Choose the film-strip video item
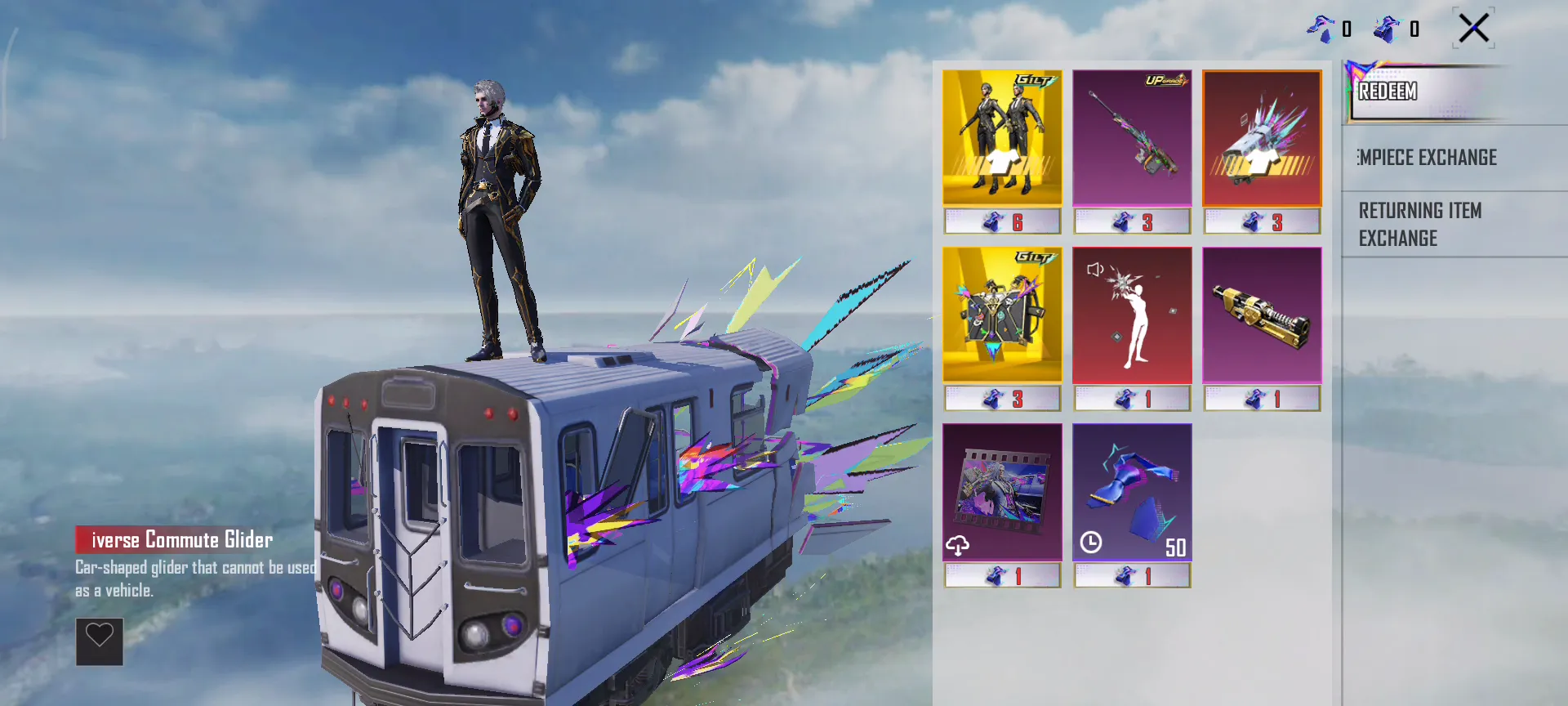The image size is (1568, 706). (x=1002, y=492)
